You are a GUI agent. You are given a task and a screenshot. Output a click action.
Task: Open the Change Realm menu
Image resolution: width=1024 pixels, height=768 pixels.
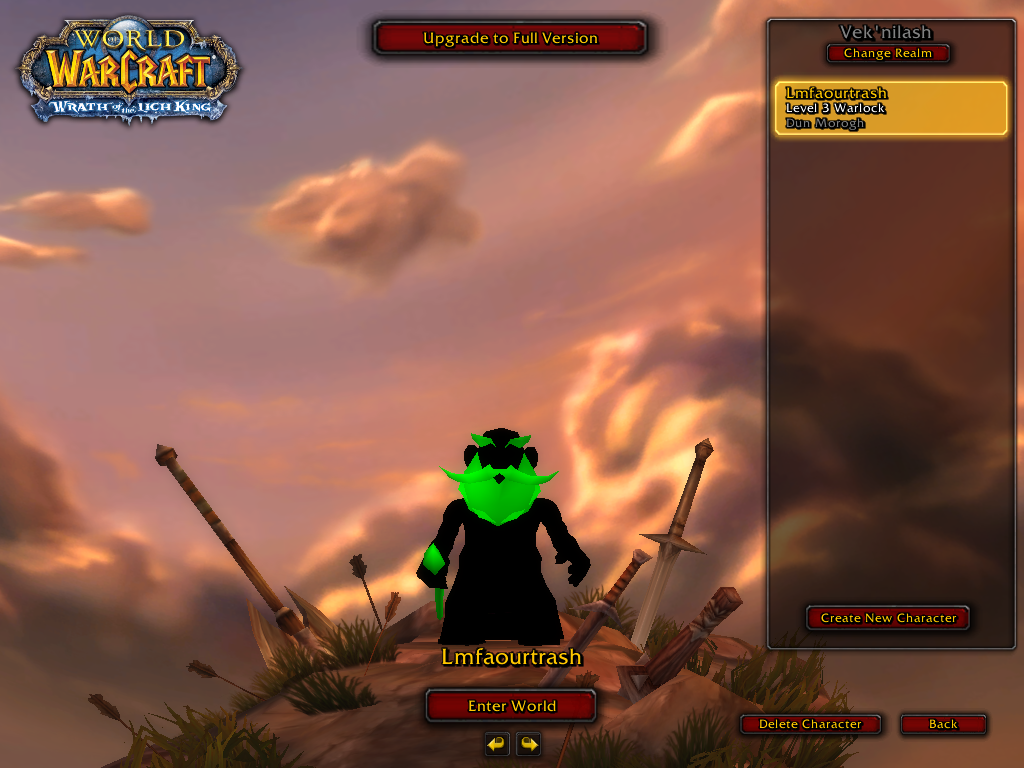pyautogui.click(x=887, y=54)
